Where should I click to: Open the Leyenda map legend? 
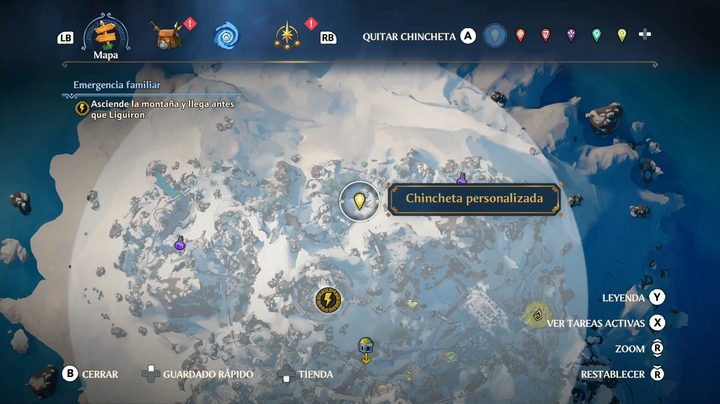[x=634, y=298]
